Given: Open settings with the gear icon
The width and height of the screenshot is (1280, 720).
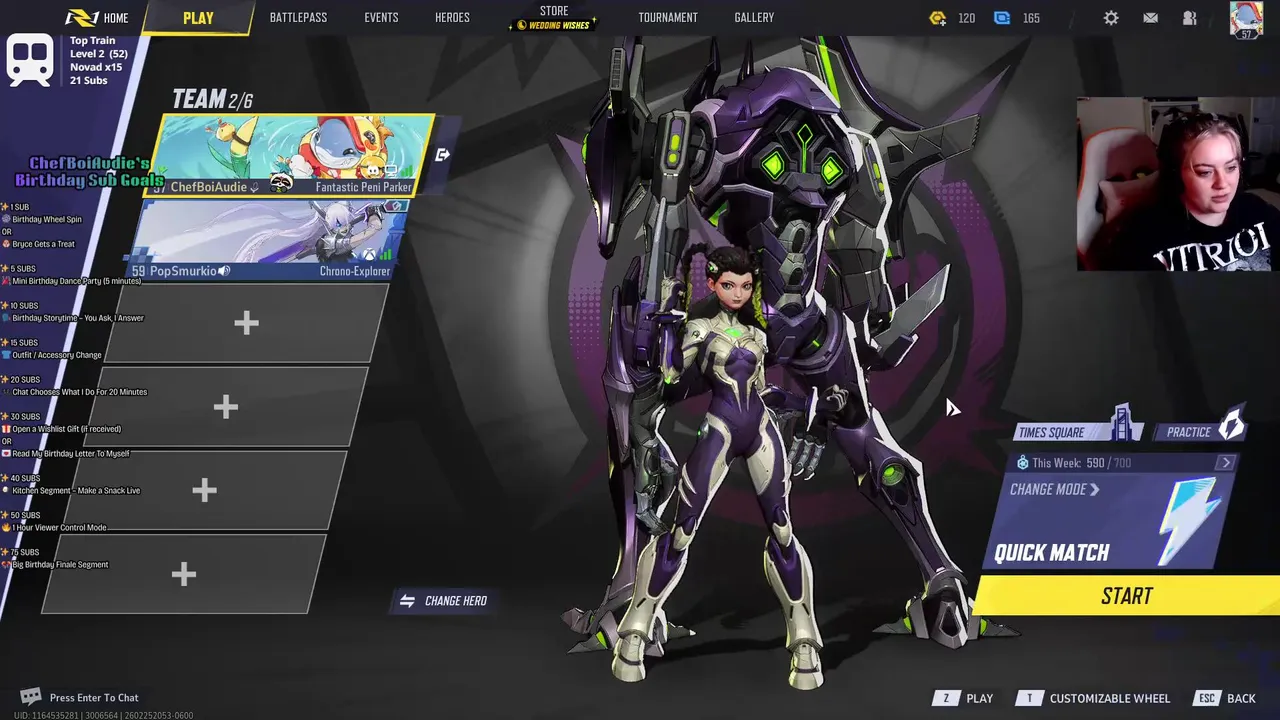Looking at the screenshot, I should [x=1111, y=18].
